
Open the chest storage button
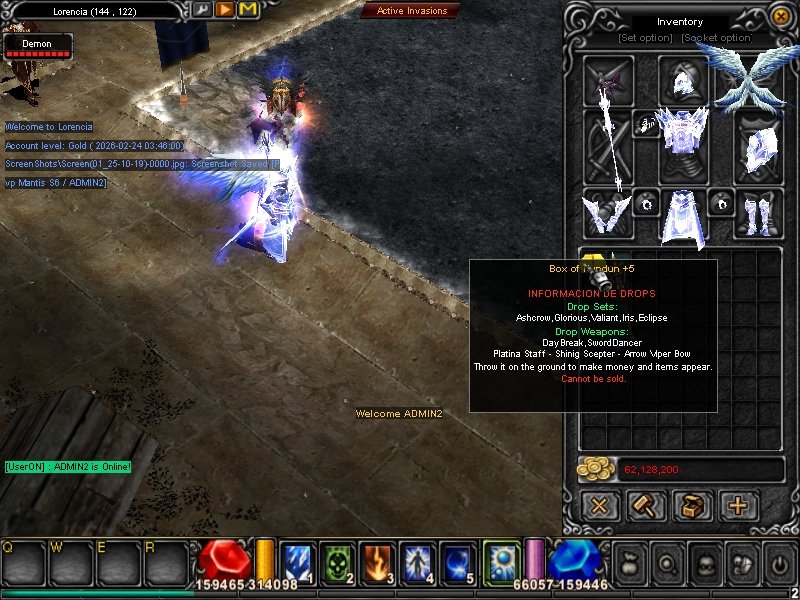(x=692, y=506)
